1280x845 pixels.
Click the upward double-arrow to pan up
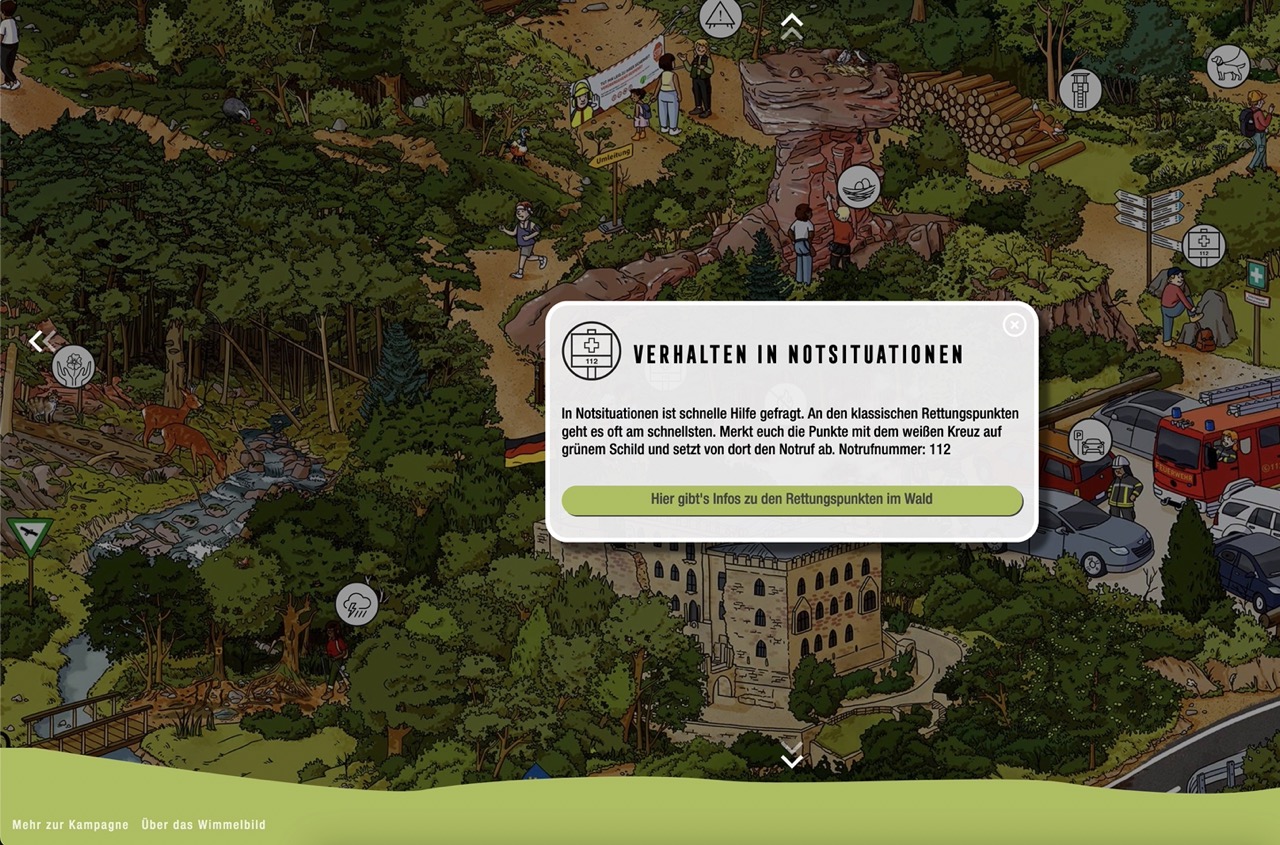coord(792,26)
